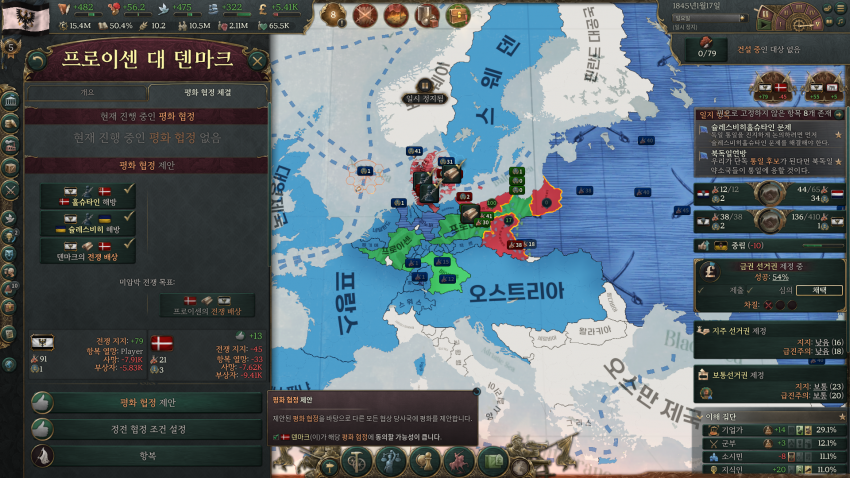The height and width of the screenshot is (478, 850).
Task: Switch to the 개요 overview tab
Action: click(x=86, y=92)
